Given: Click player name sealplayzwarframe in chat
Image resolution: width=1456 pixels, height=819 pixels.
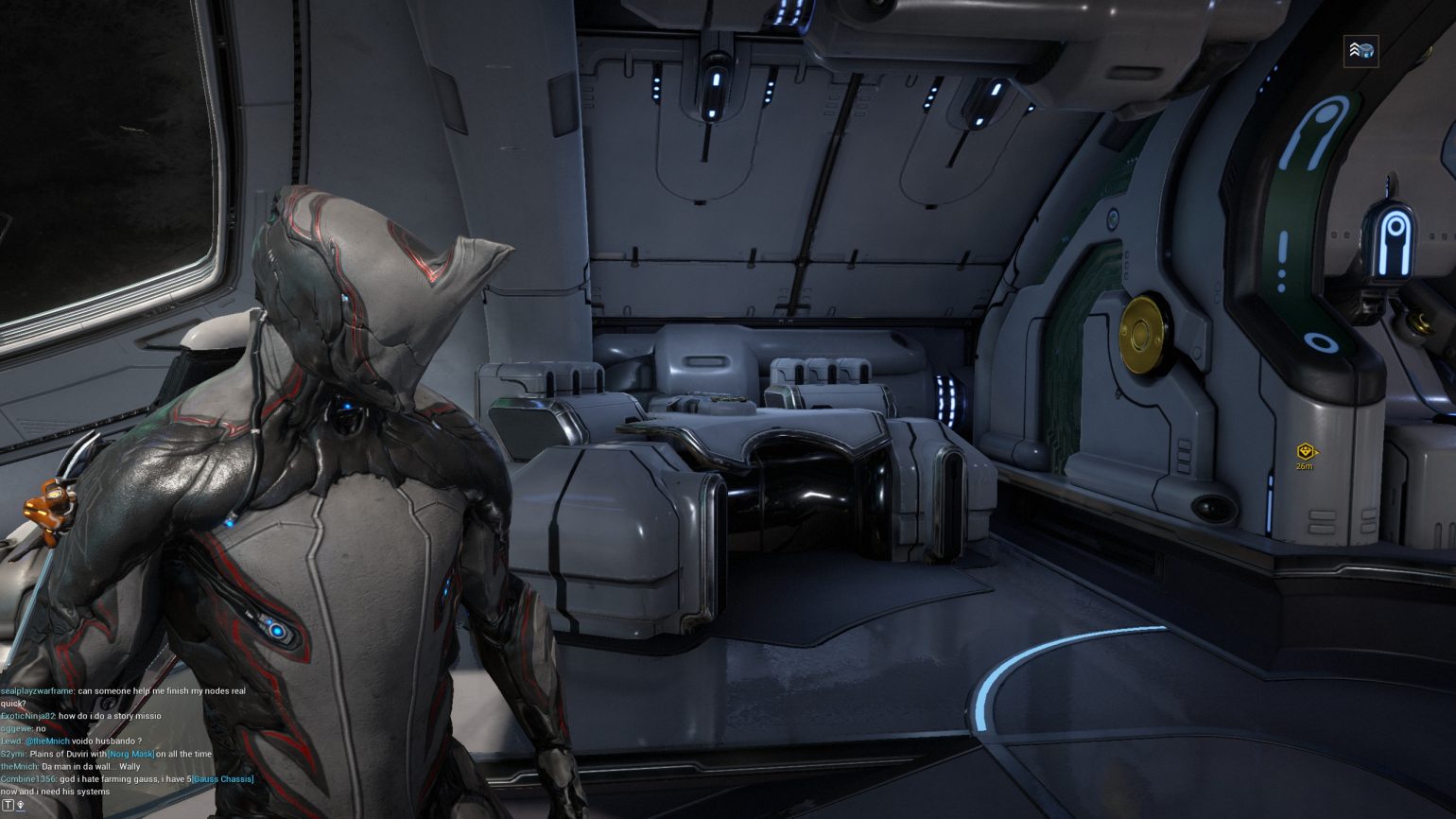Looking at the screenshot, I should [x=37, y=691].
